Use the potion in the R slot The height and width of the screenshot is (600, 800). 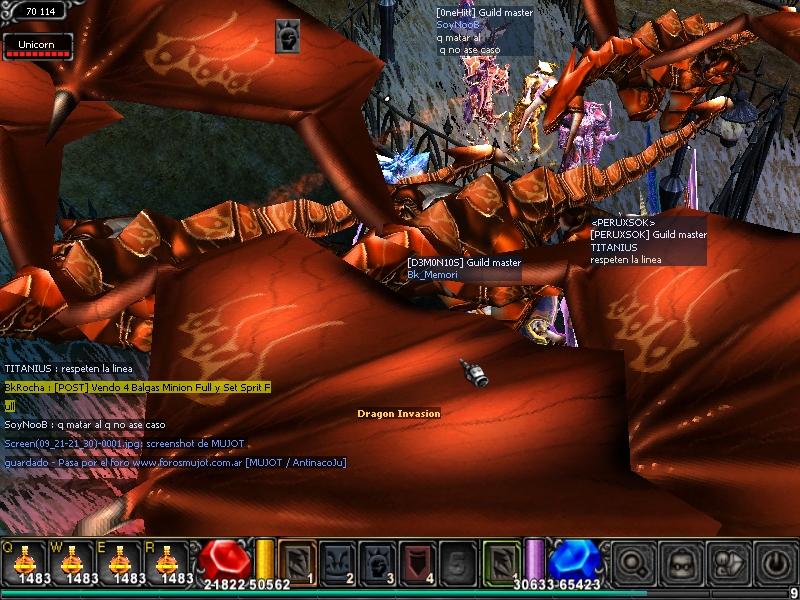coord(168,560)
